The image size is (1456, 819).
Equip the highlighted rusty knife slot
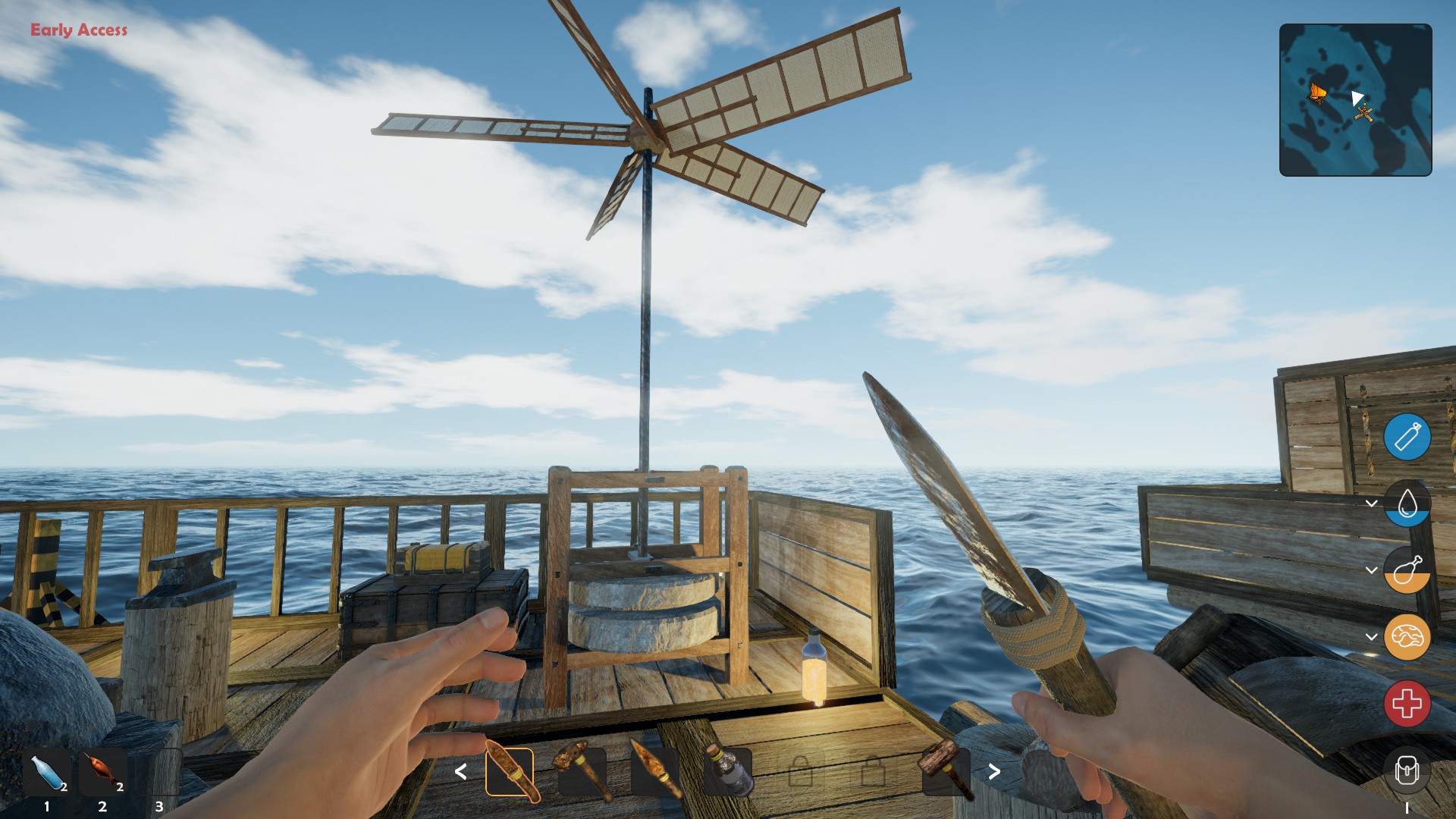click(510, 772)
